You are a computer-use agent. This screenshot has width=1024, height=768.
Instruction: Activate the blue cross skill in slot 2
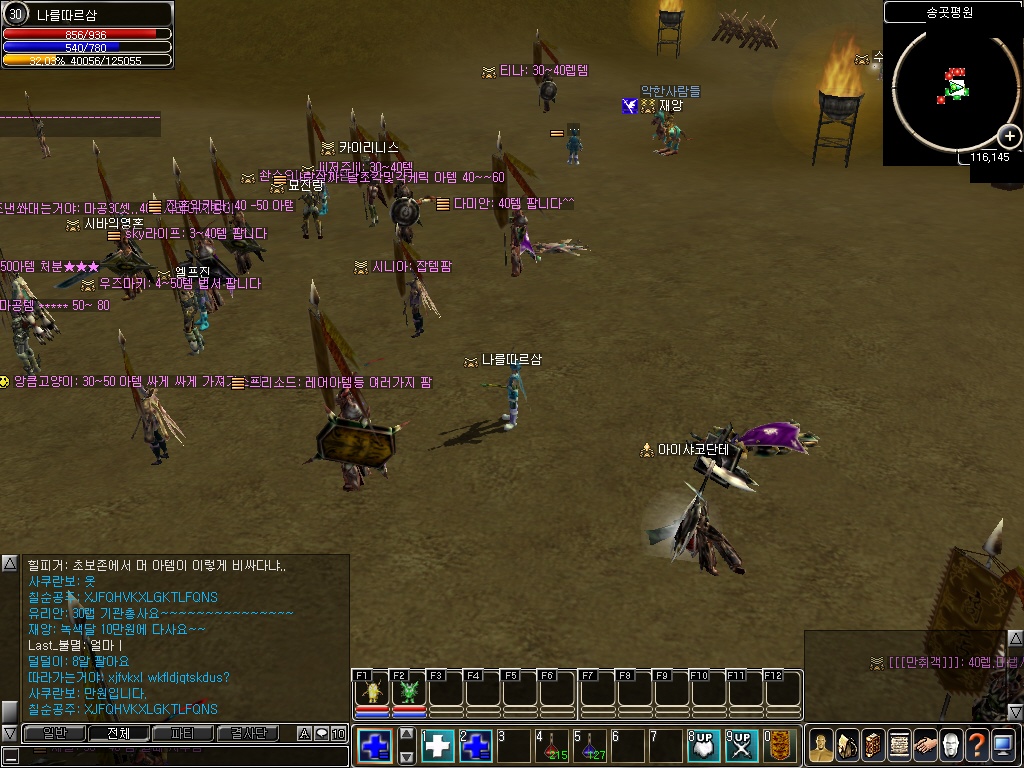pos(476,746)
